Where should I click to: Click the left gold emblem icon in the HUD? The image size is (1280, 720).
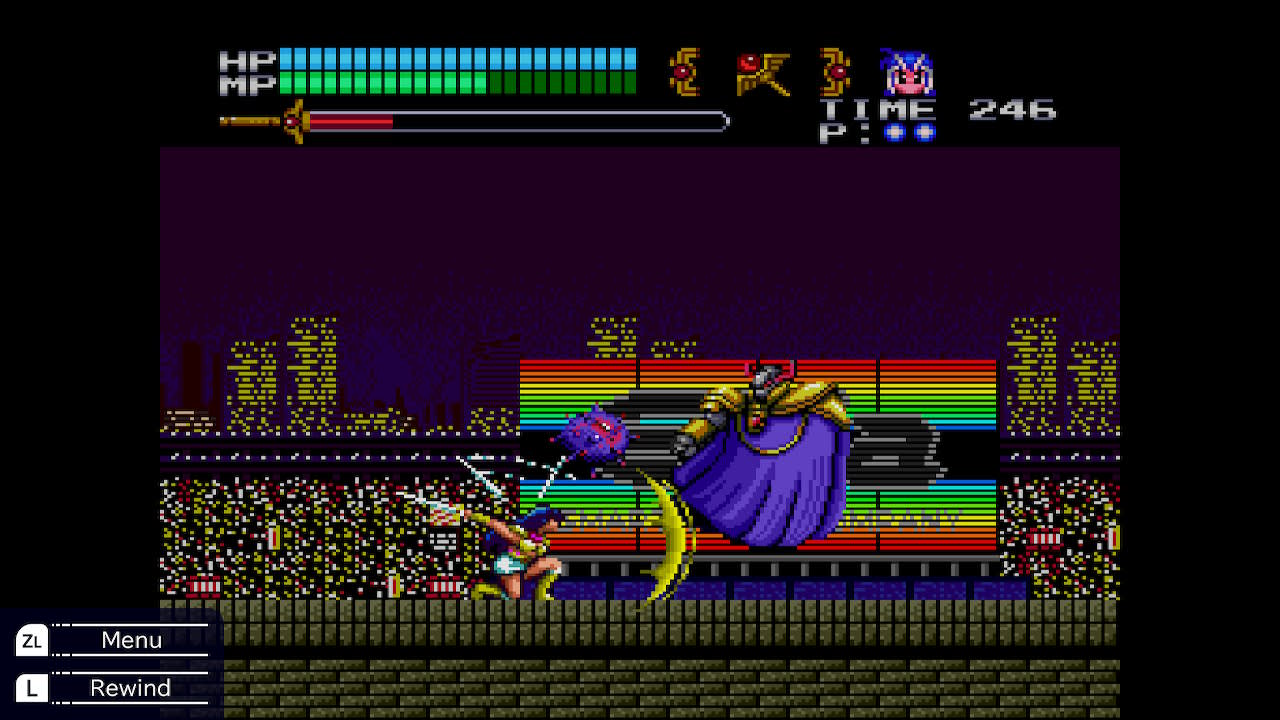coord(684,70)
